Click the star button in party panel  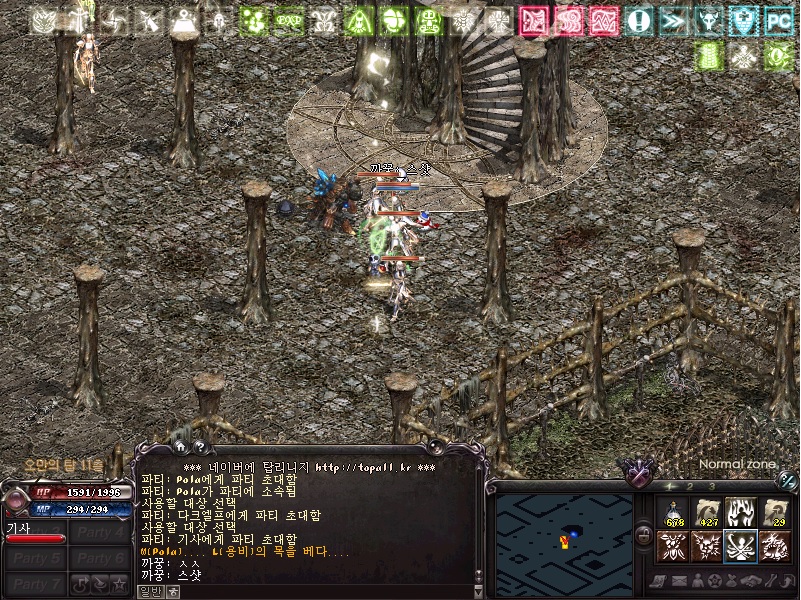pos(119,583)
